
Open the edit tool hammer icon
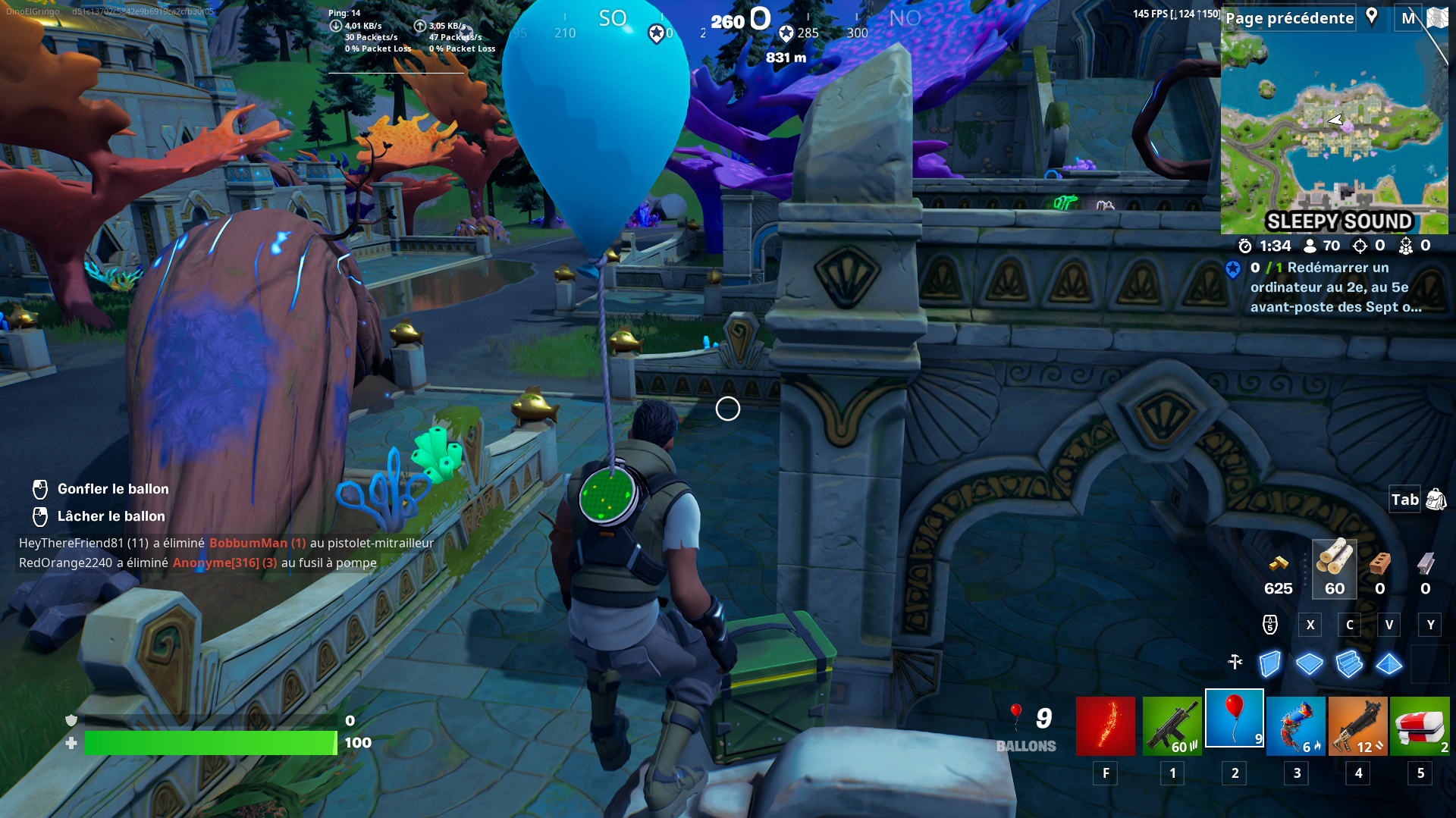point(1236,663)
